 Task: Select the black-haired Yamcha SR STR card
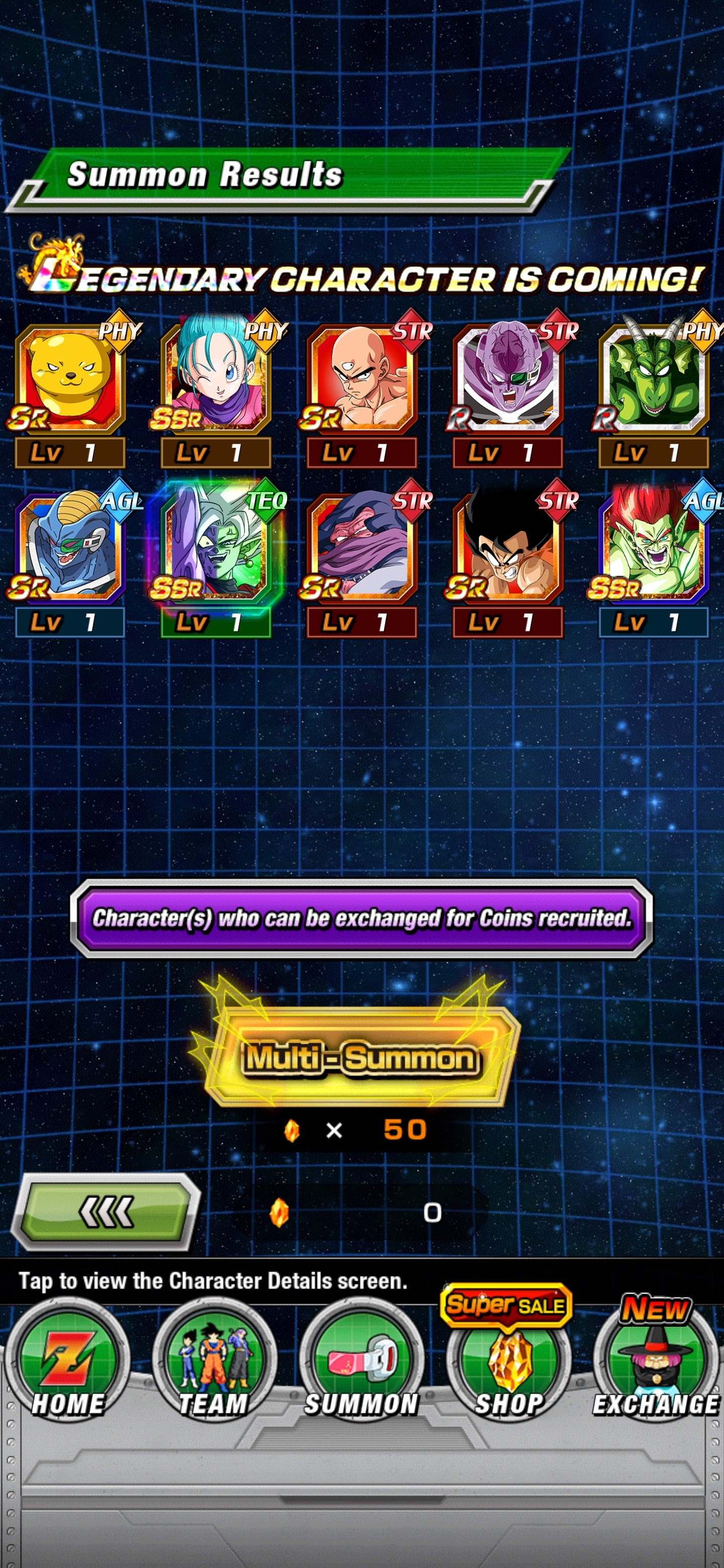tap(508, 550)
